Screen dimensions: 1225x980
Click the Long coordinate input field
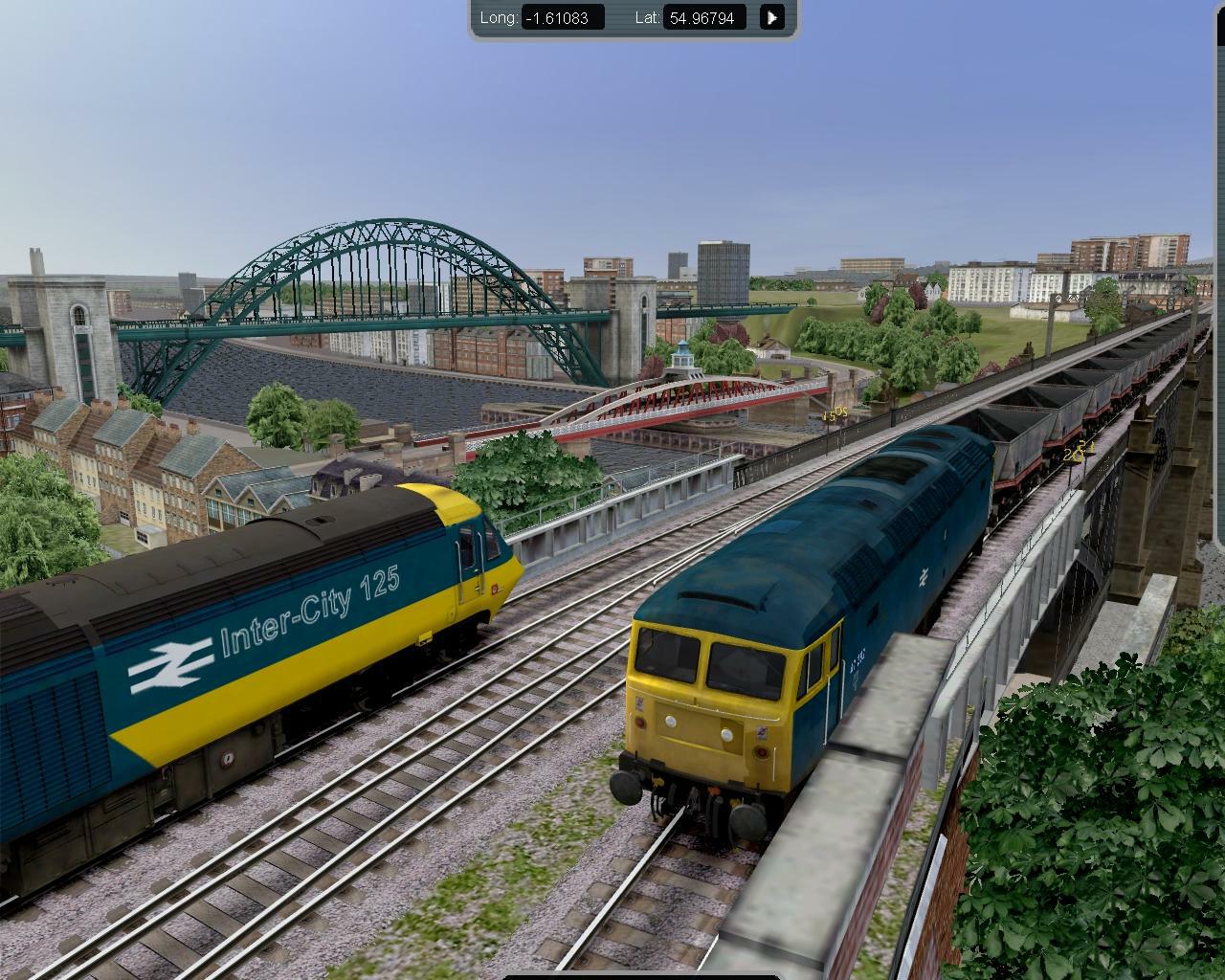[x=563, y=16]
